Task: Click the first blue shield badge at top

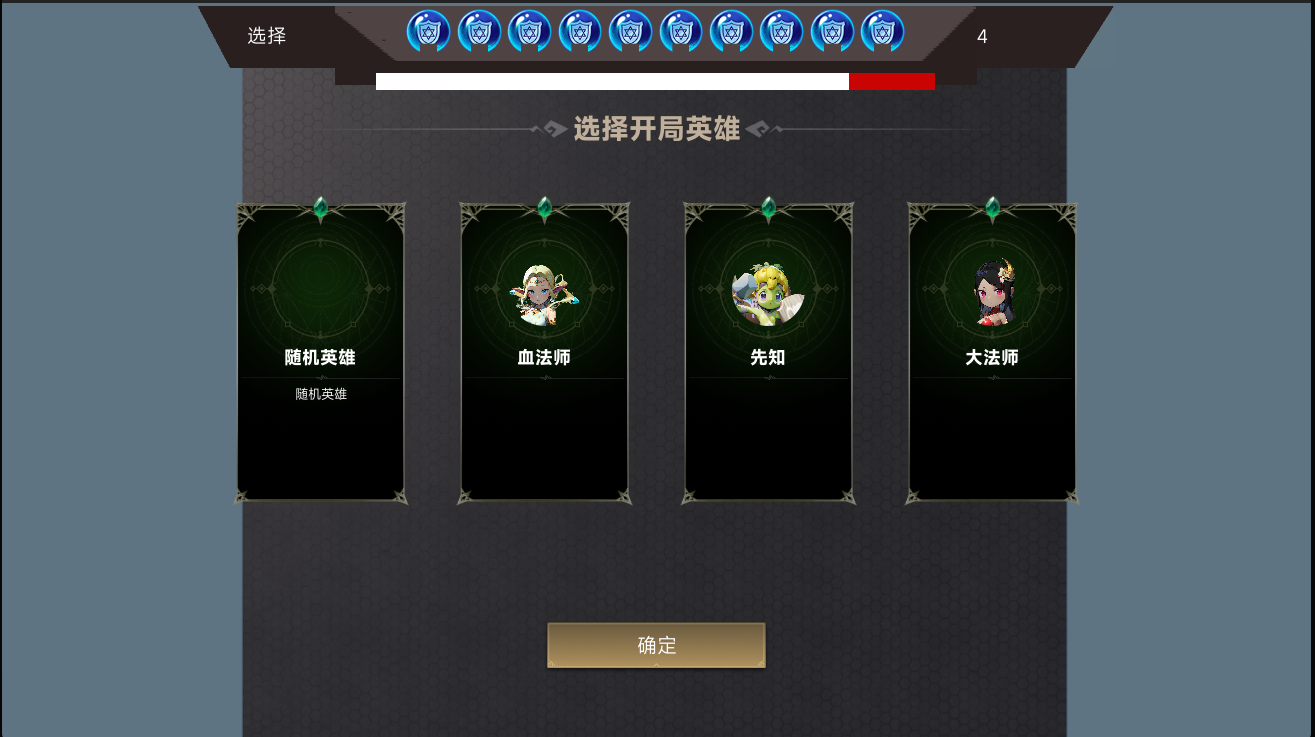Action: (x=429, y=30)
